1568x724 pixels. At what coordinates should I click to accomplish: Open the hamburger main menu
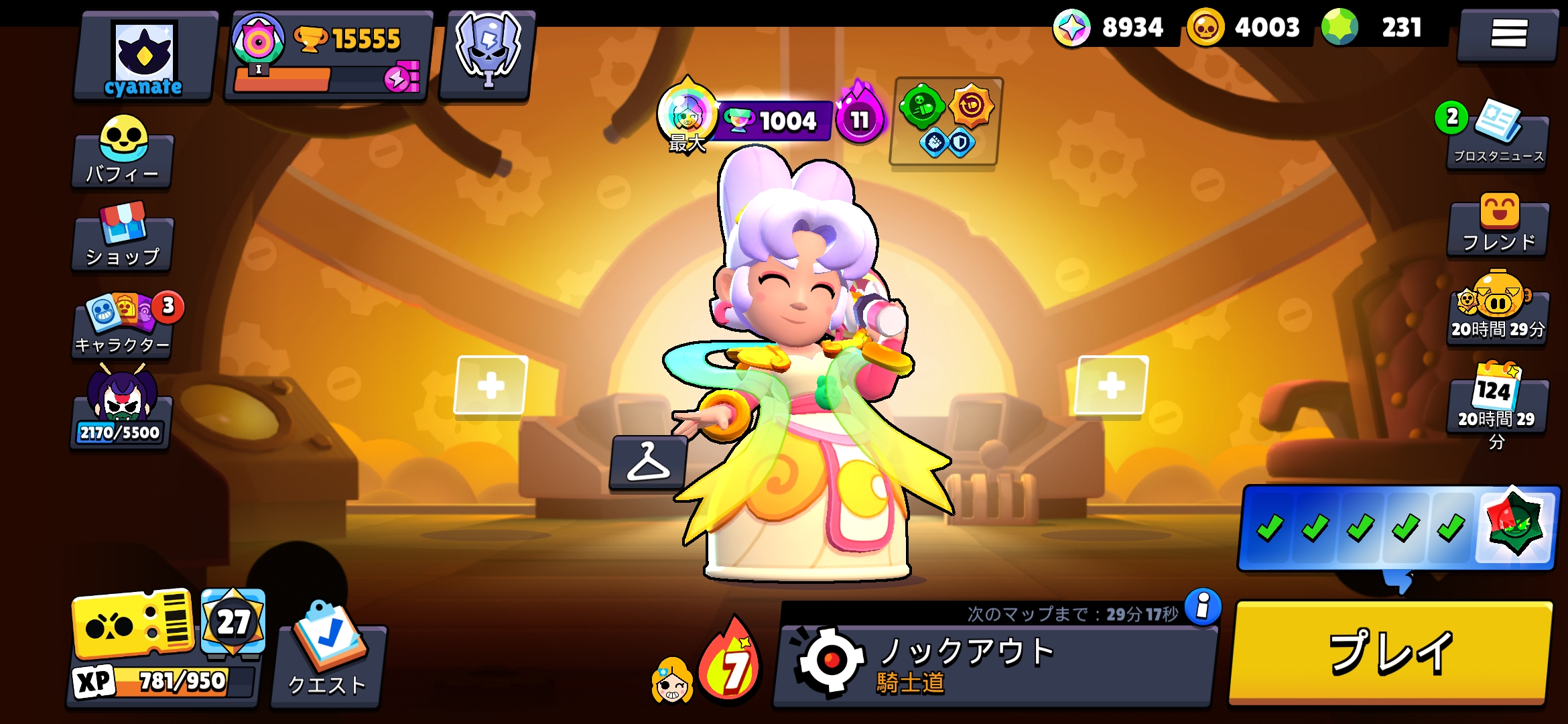point(1508,34)
